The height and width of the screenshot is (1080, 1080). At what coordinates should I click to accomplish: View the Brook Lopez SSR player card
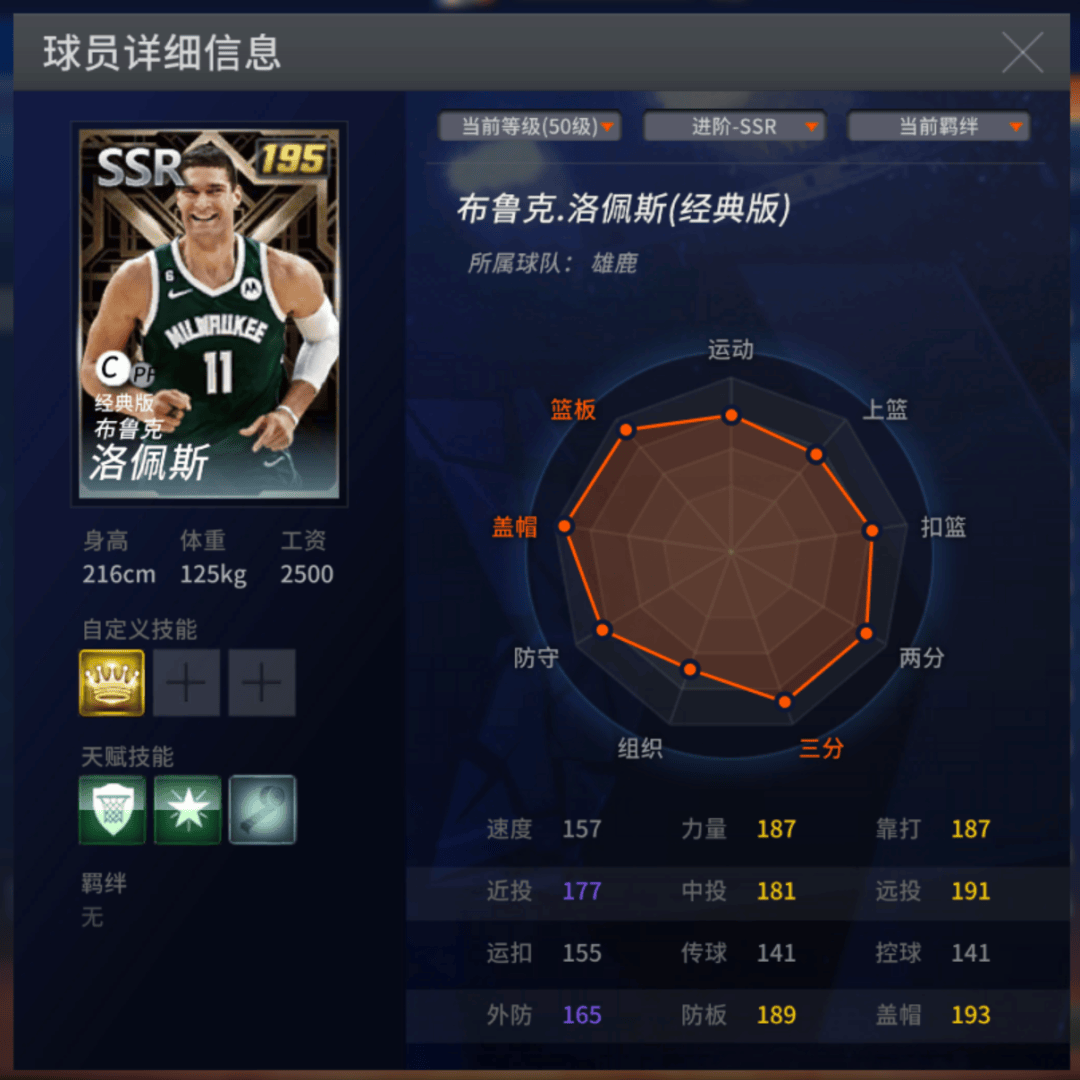point(210,314)
